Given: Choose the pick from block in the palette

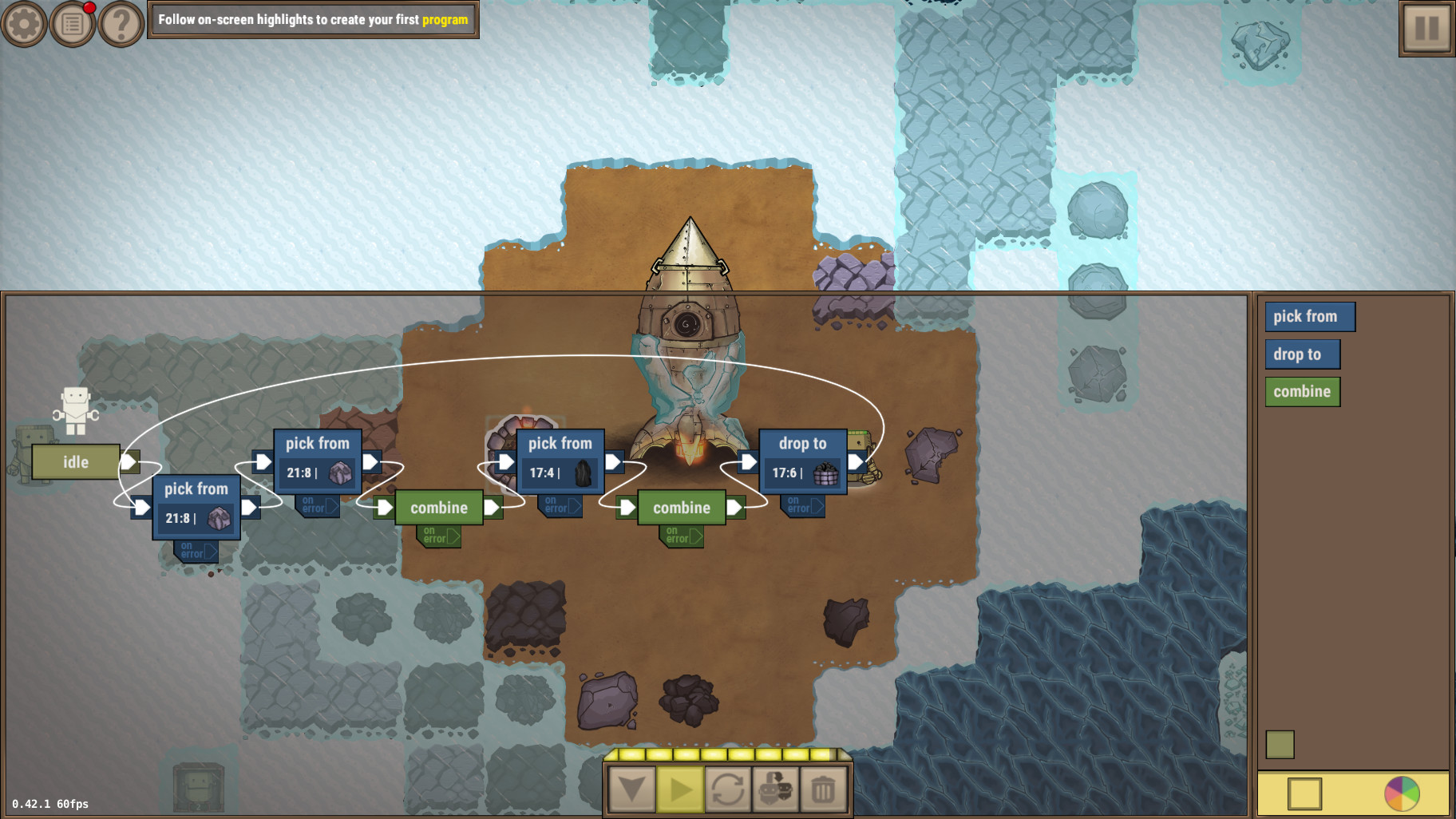Looking at the screenshot, I should click(1309, 317).
